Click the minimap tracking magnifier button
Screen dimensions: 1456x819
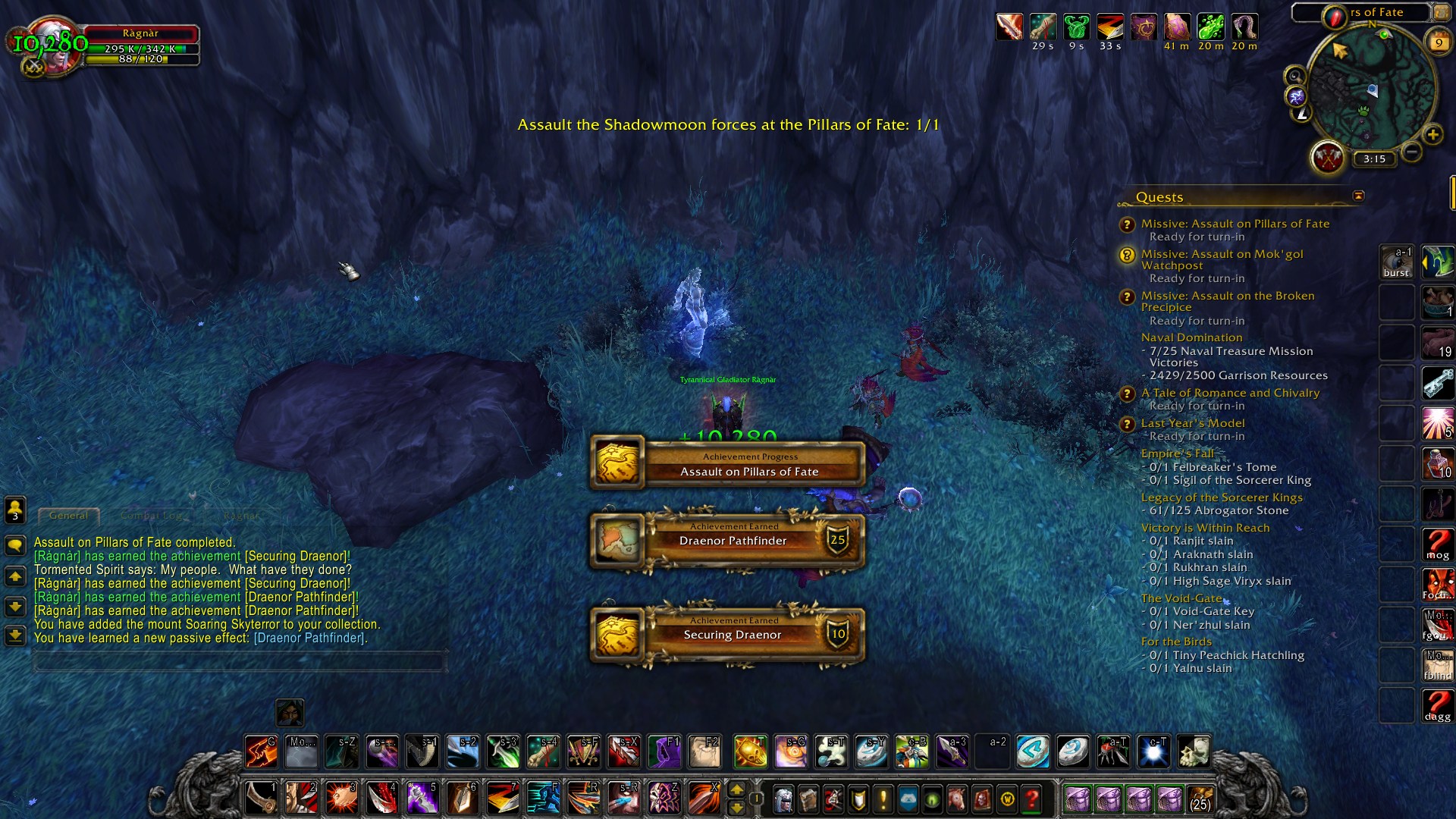coord(1294,76)
